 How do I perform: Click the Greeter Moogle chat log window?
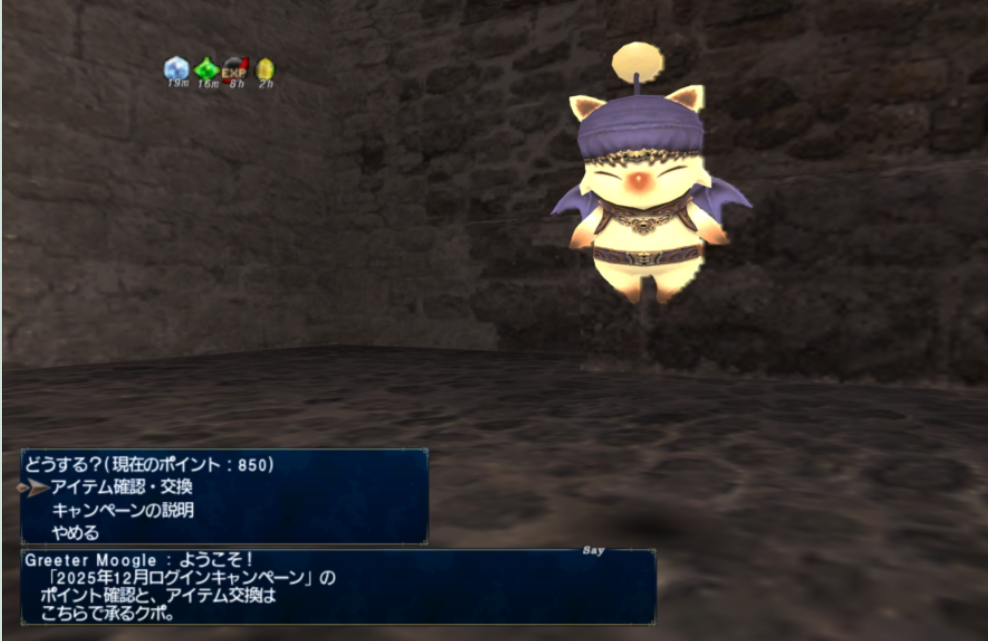click(x=338, y=586)
